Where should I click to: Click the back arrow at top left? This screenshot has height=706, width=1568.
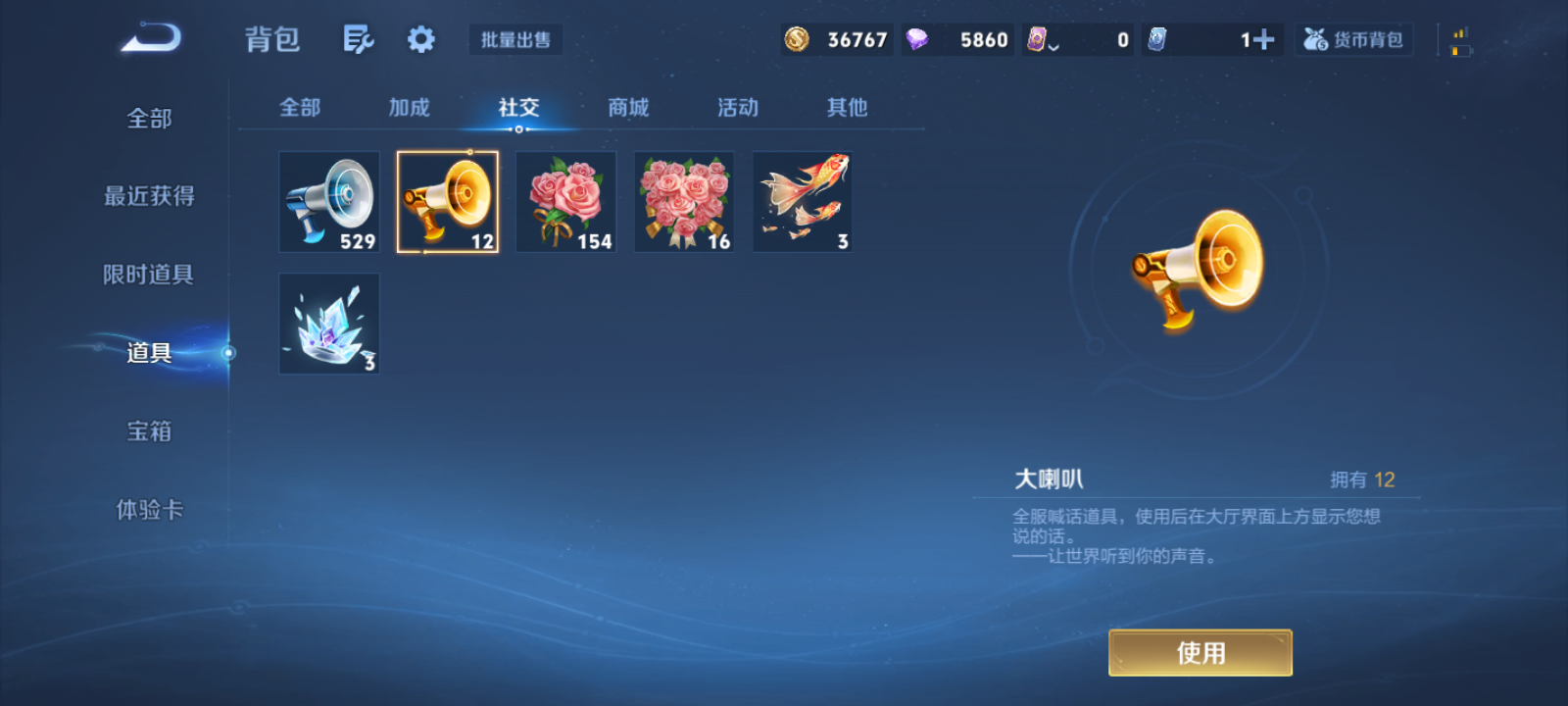pyautogui.click(x=149, y=36)
